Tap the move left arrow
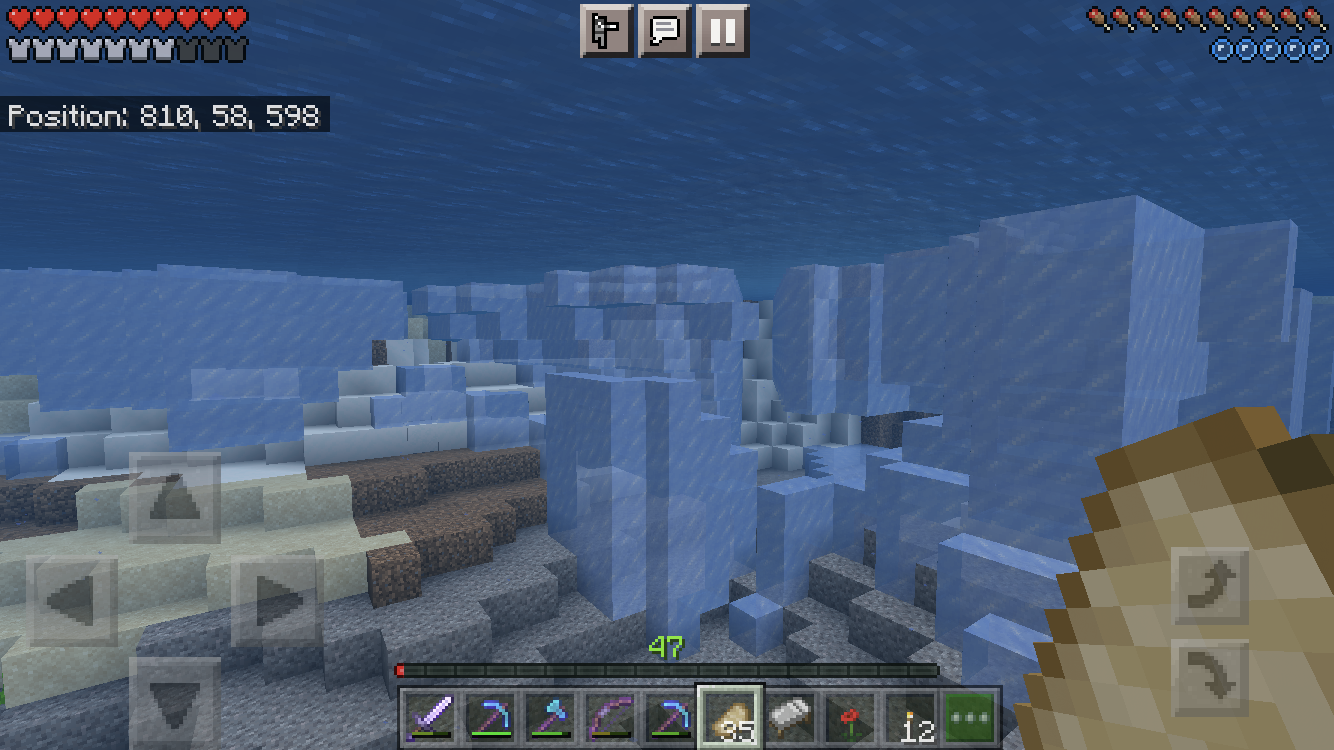Viewport: 1334px width, 750px height. [72, 602]
